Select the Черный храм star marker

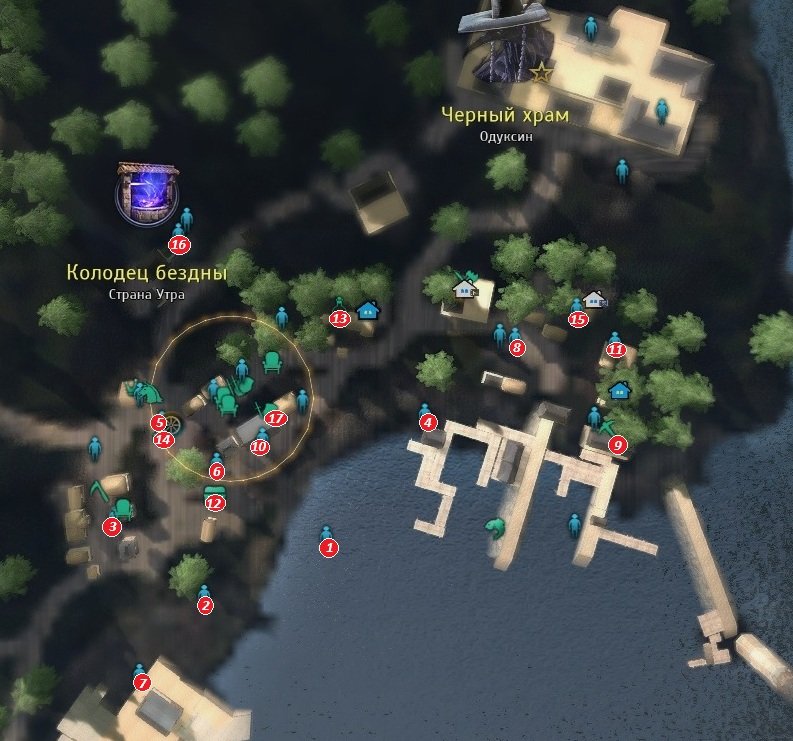click(541, 72)
